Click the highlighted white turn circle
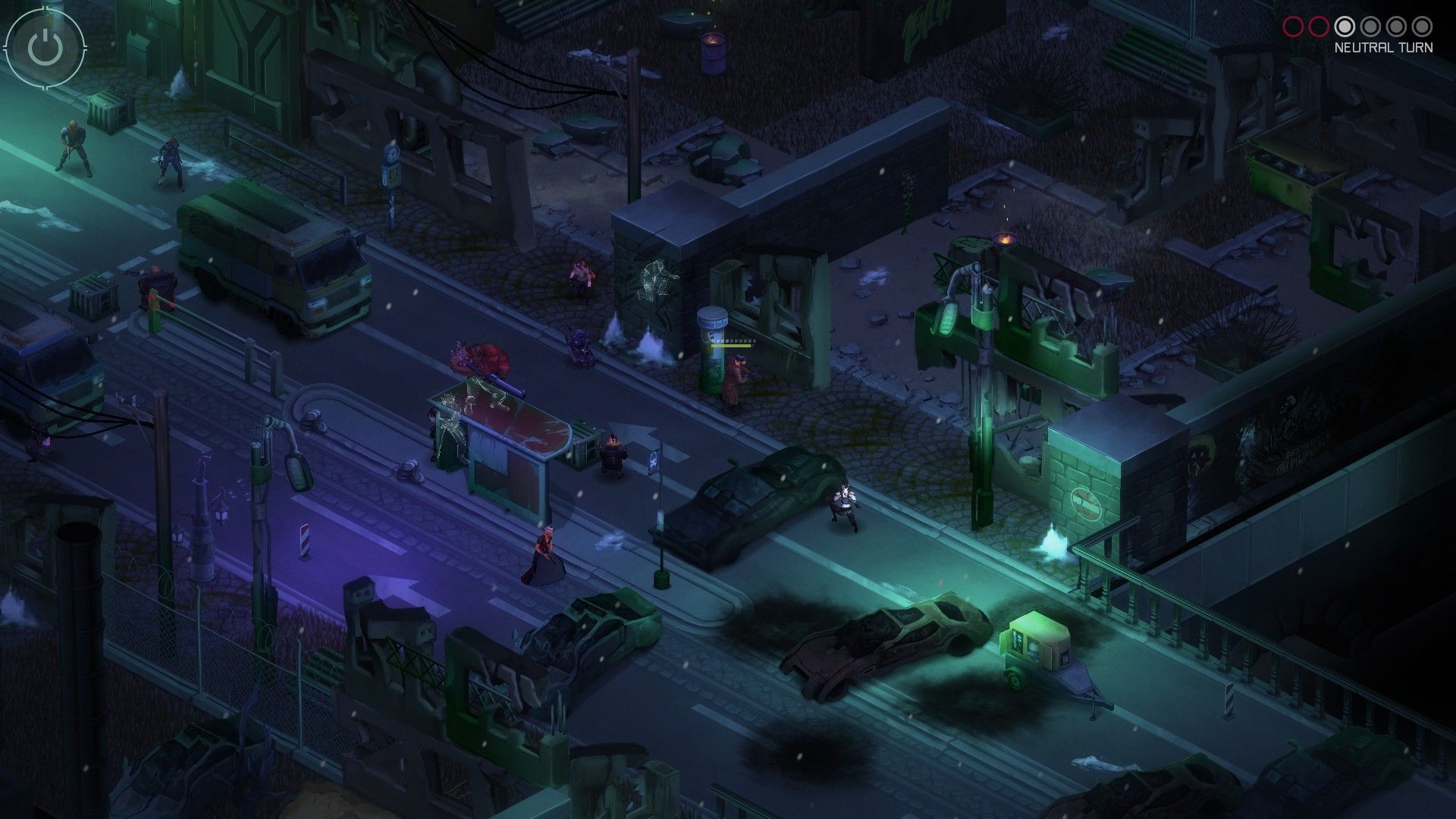Viewport: 1456px width, 819px height. click(x=1345, y=25)
